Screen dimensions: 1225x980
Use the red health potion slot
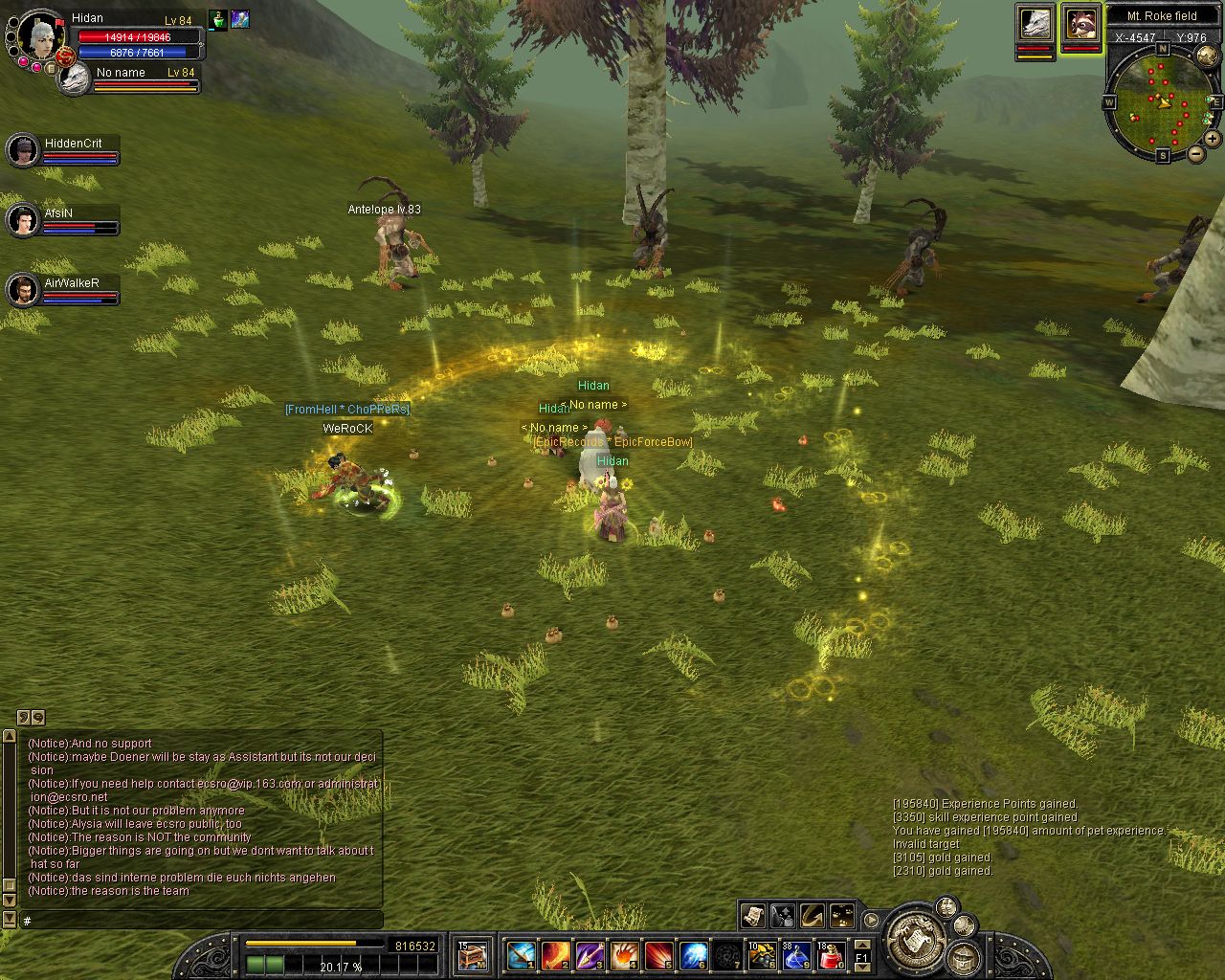click(x=831, y=955)
